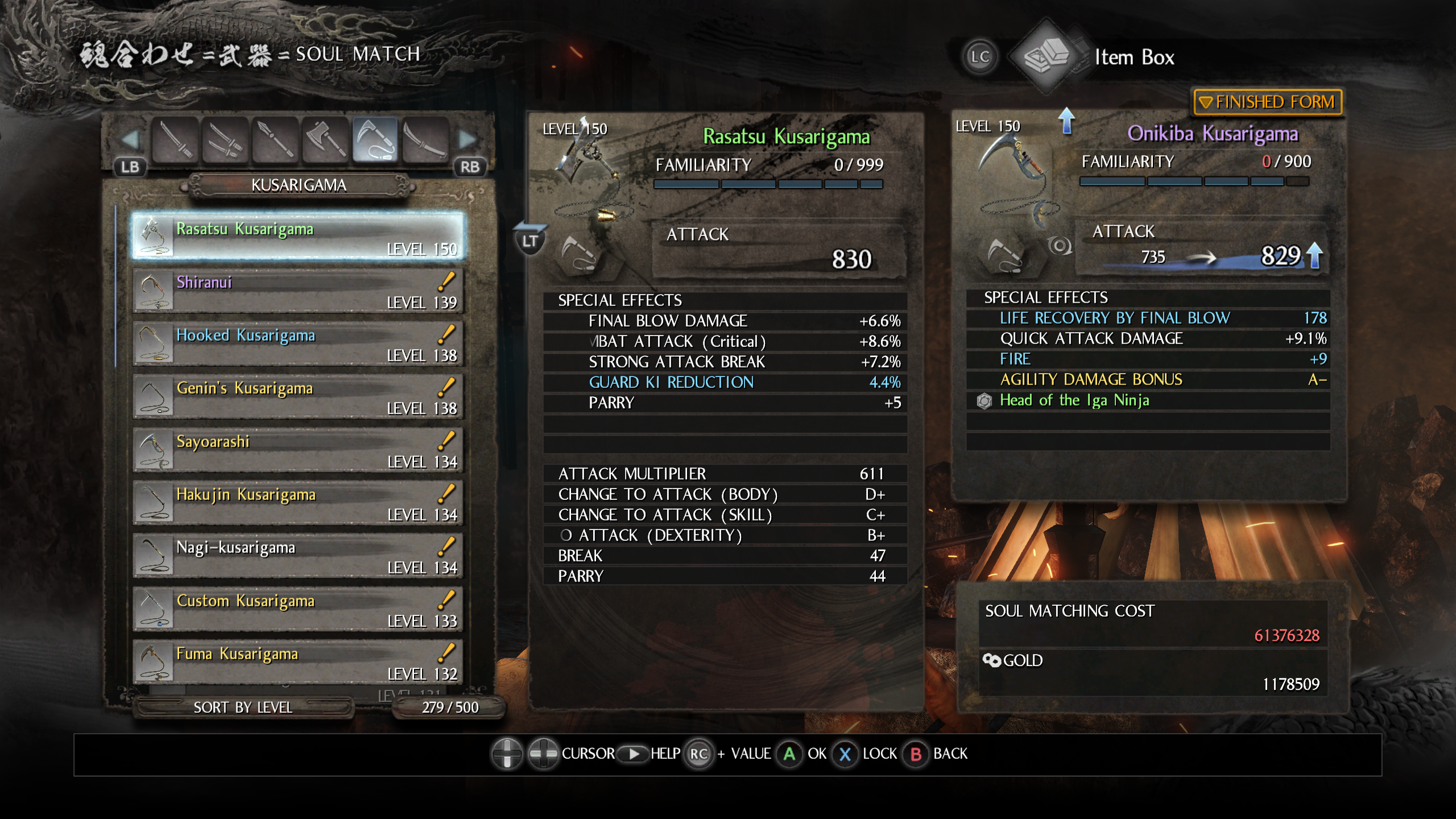Select the highlighted kusarigama category tab
The image size is (1456, 819).
click(x=375, y=139)
